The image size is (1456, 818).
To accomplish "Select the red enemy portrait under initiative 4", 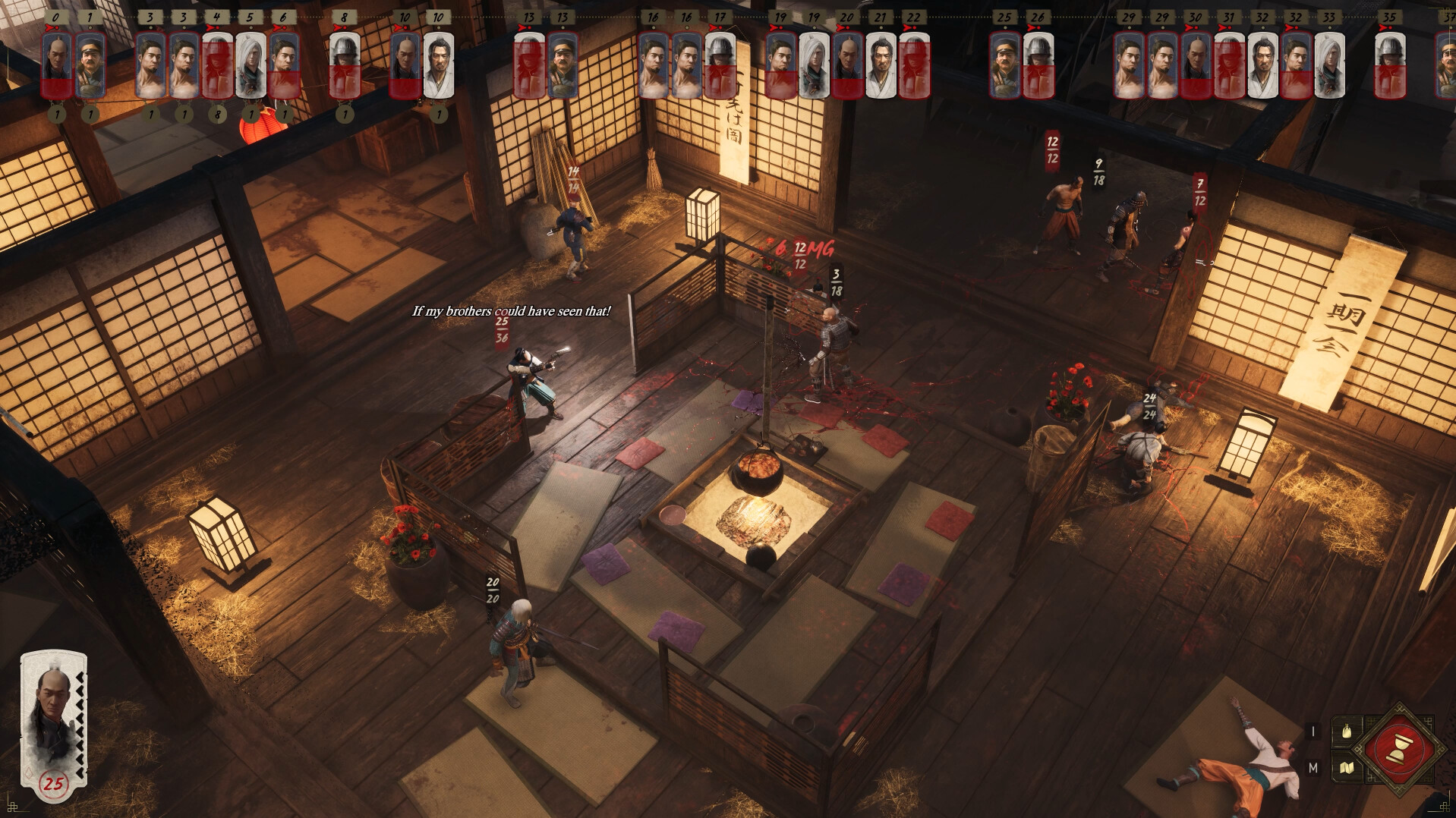I will tap(218, 64).
